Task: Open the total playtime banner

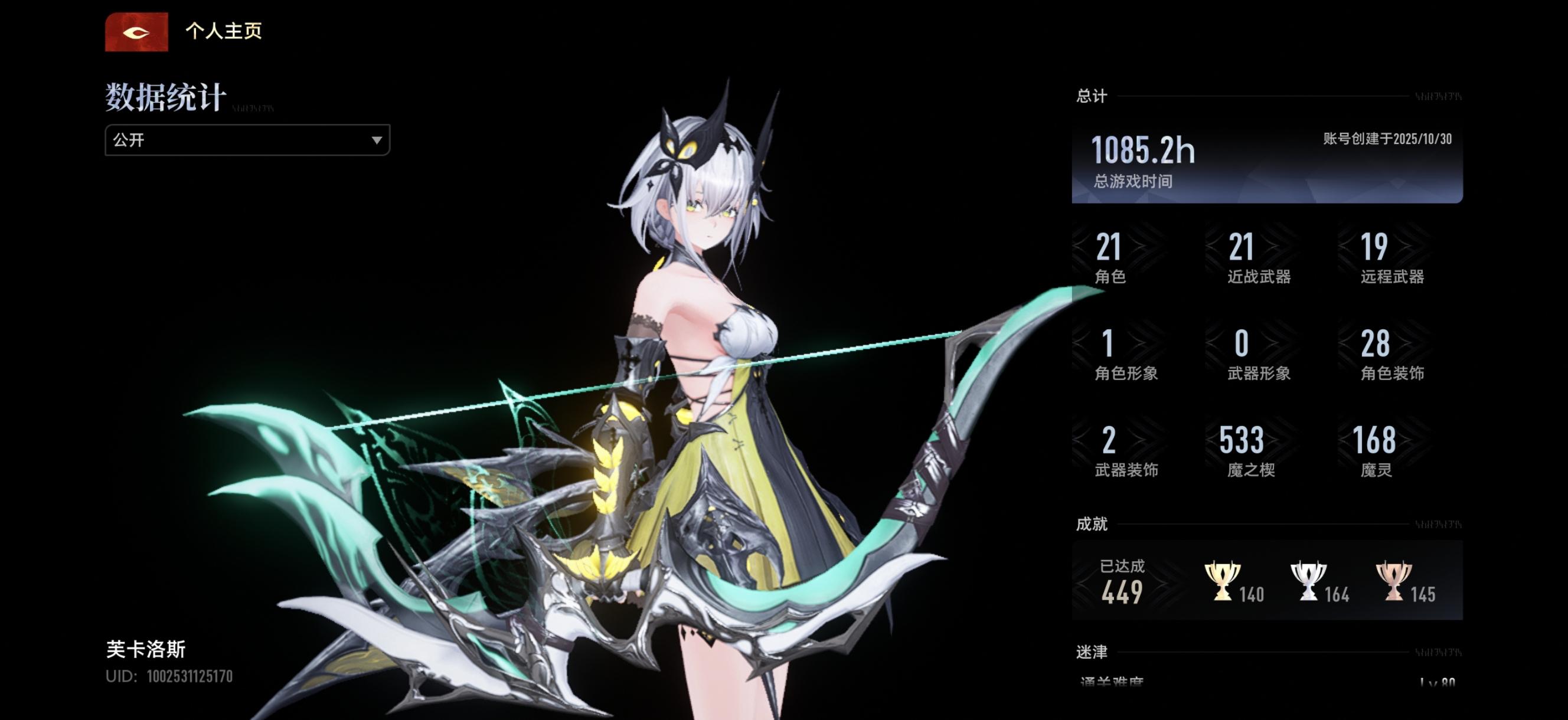Action: coord(1267,164)
